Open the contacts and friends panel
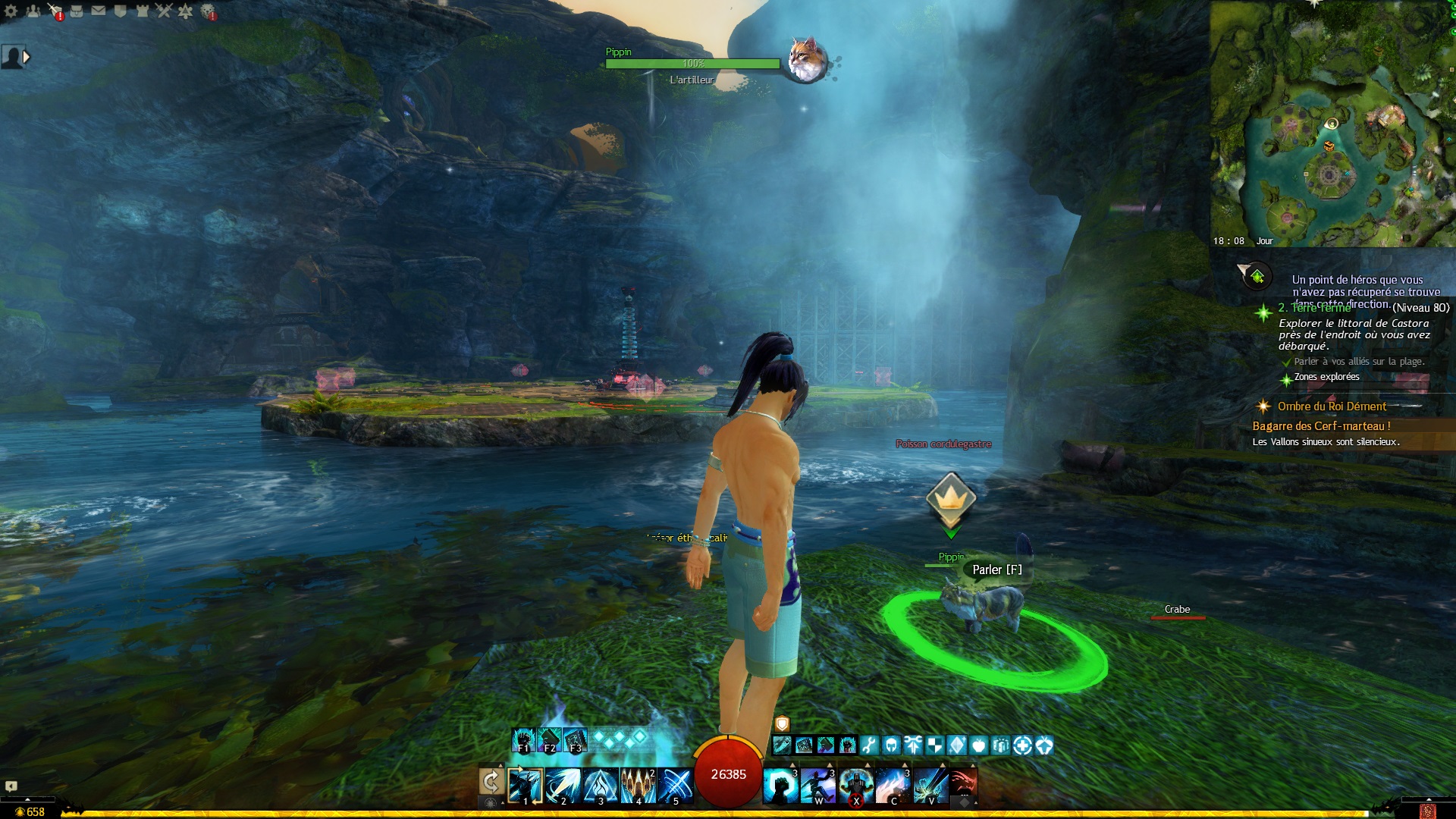Screen dimensions: 1456x819 click(33, 11)
